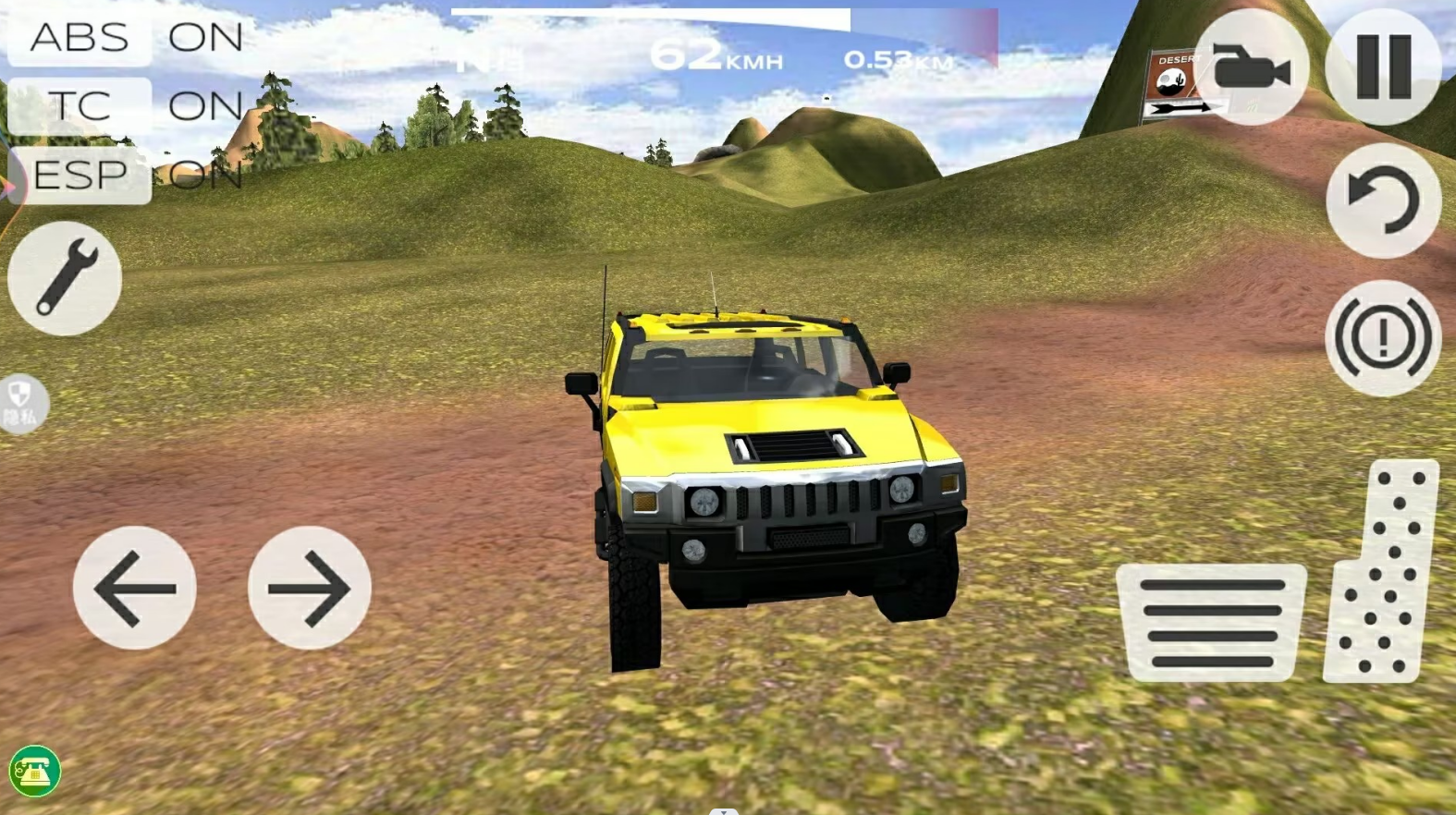
Task: Pause the game
Action: [1383, 67]
